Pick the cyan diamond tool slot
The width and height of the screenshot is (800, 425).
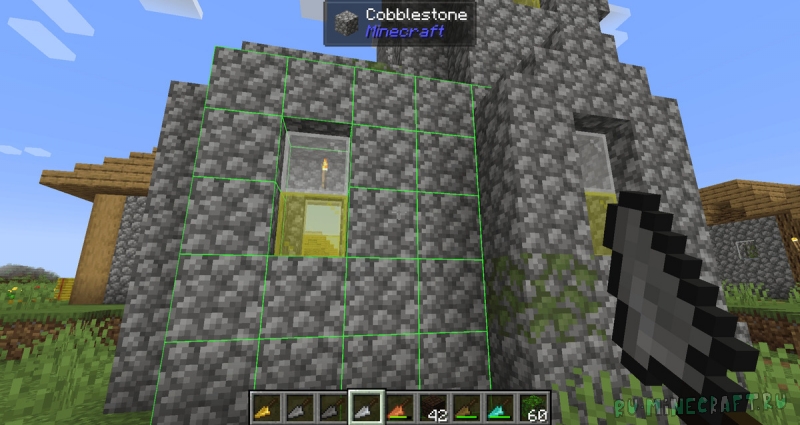498,406
